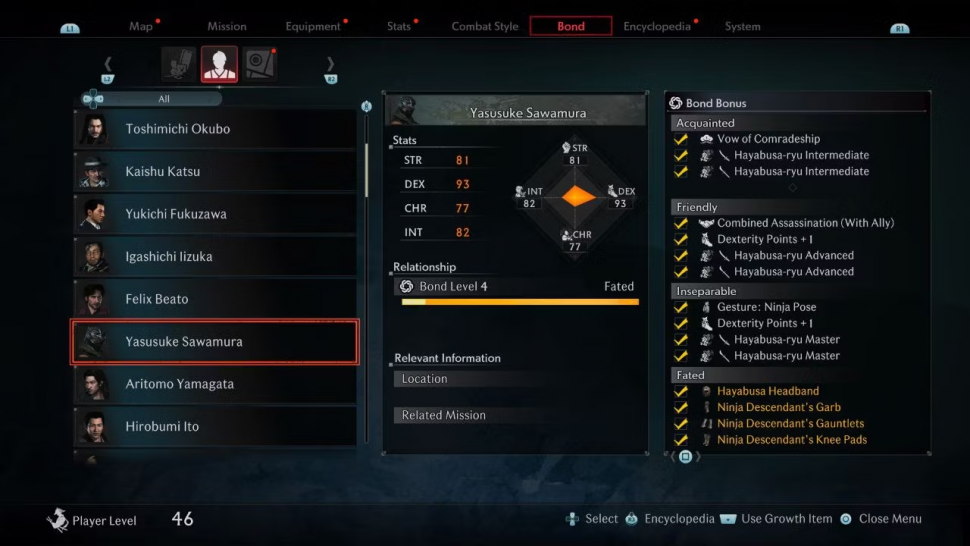Go to the Equipment tab
This screenshot has width=970, height=546.
click(313, 27)
